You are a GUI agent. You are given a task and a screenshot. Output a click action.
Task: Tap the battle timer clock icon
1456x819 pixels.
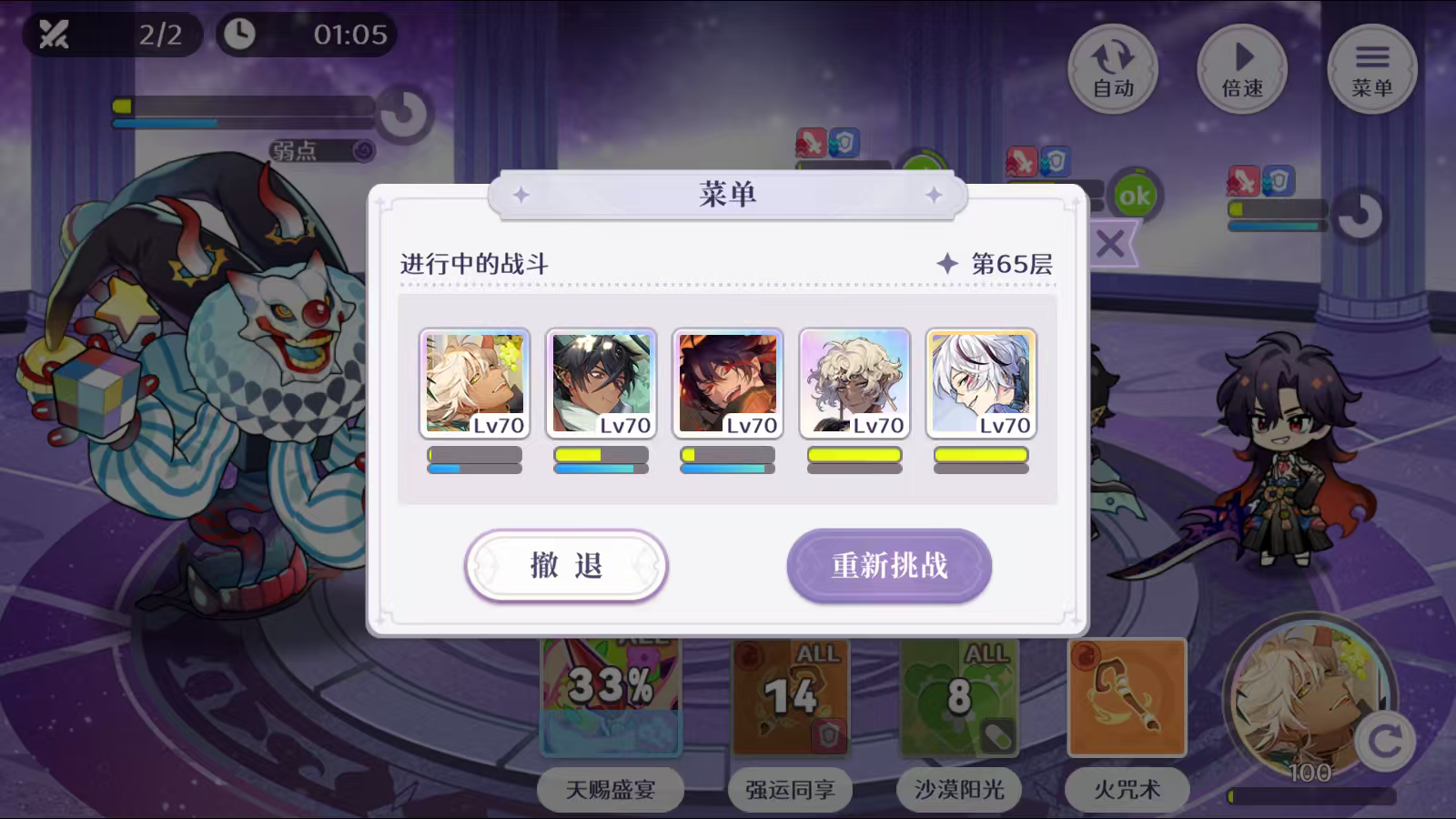(x=238, y=35)
